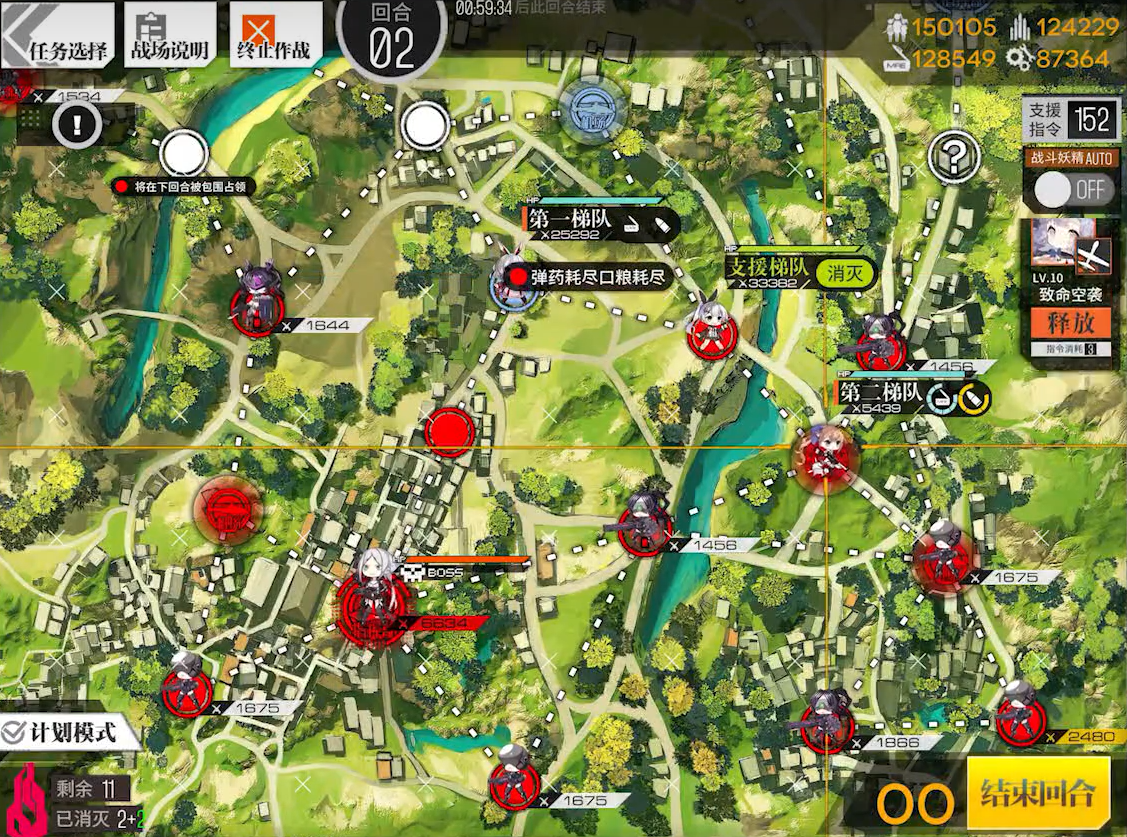Select the question mark random node
Viewport: 1127px width, 837px height.
tap(954, 155)
